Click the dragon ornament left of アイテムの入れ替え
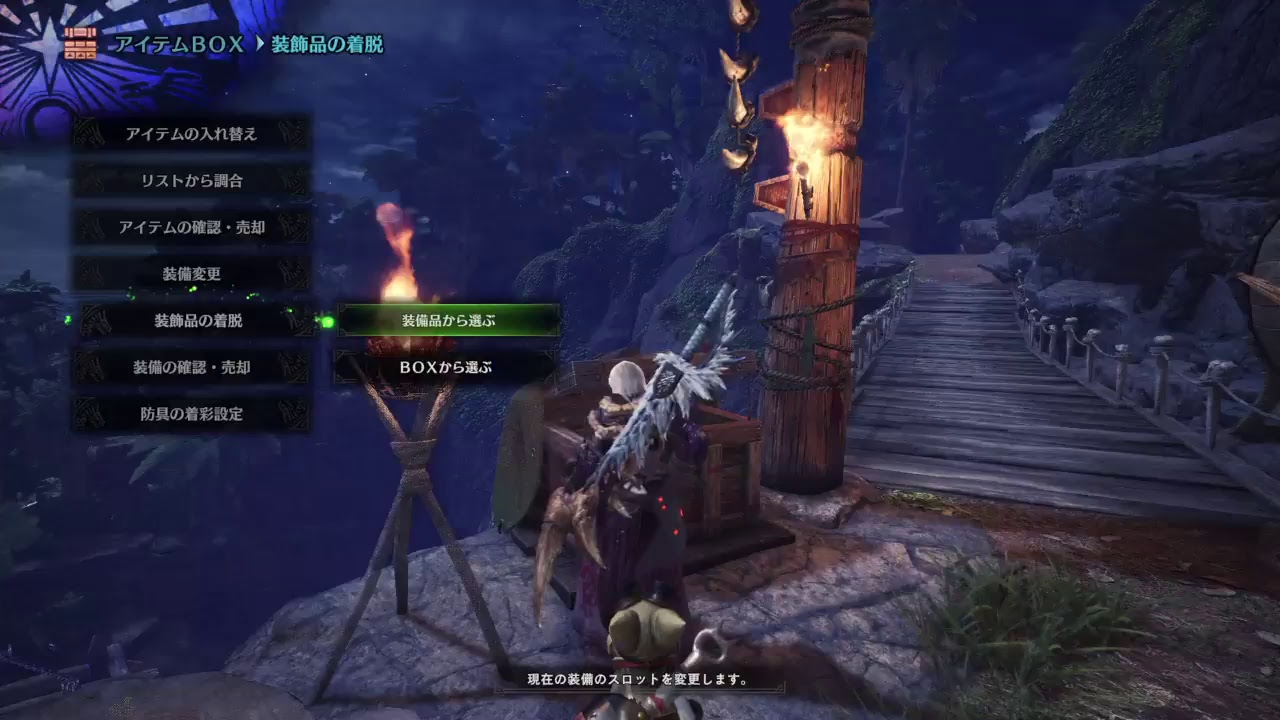Viewport: 1280px width, 720px height. pyautogui.click(x=87, y=133)
